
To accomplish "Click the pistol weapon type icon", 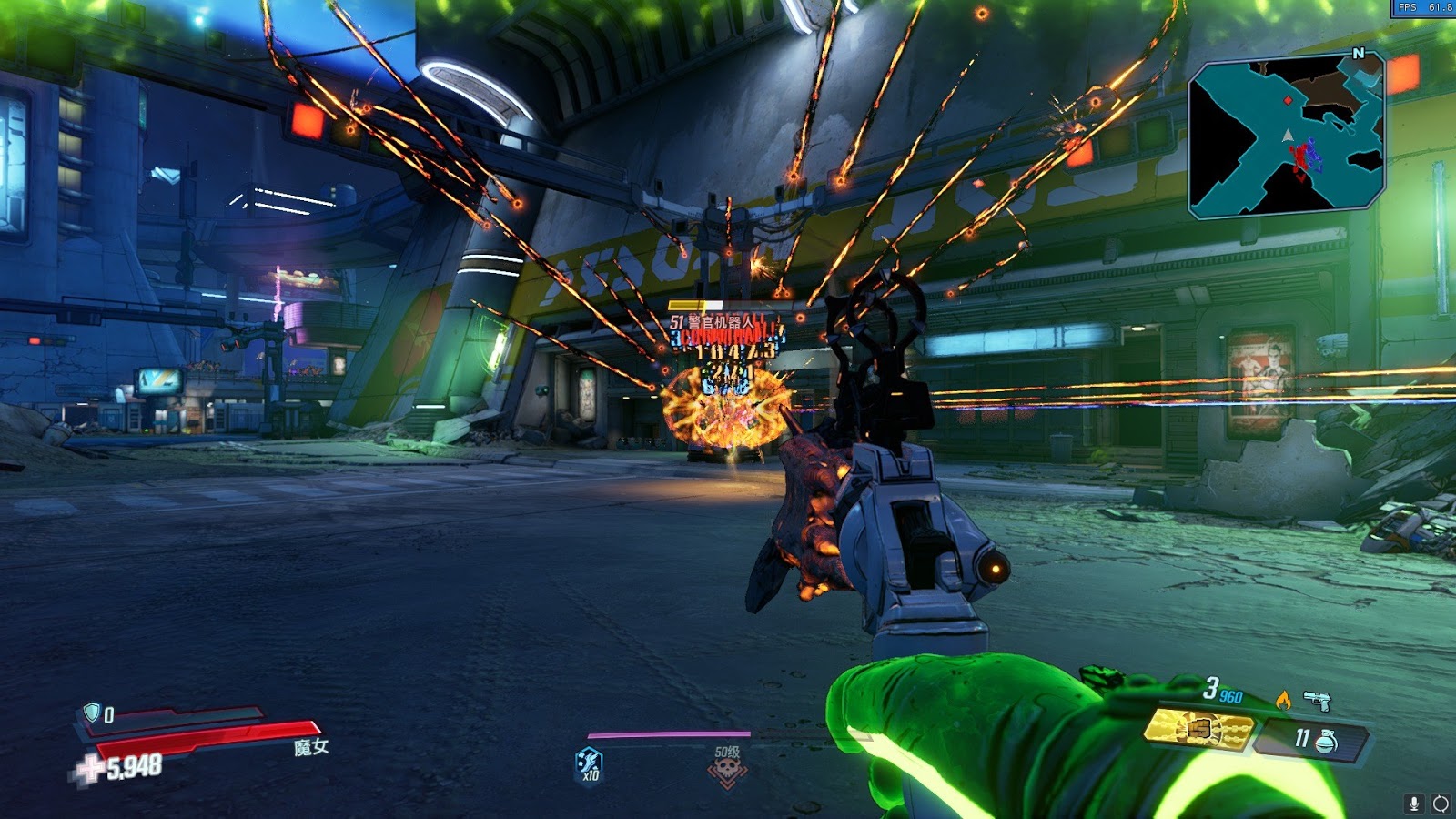I will [x=1316, y=700].
